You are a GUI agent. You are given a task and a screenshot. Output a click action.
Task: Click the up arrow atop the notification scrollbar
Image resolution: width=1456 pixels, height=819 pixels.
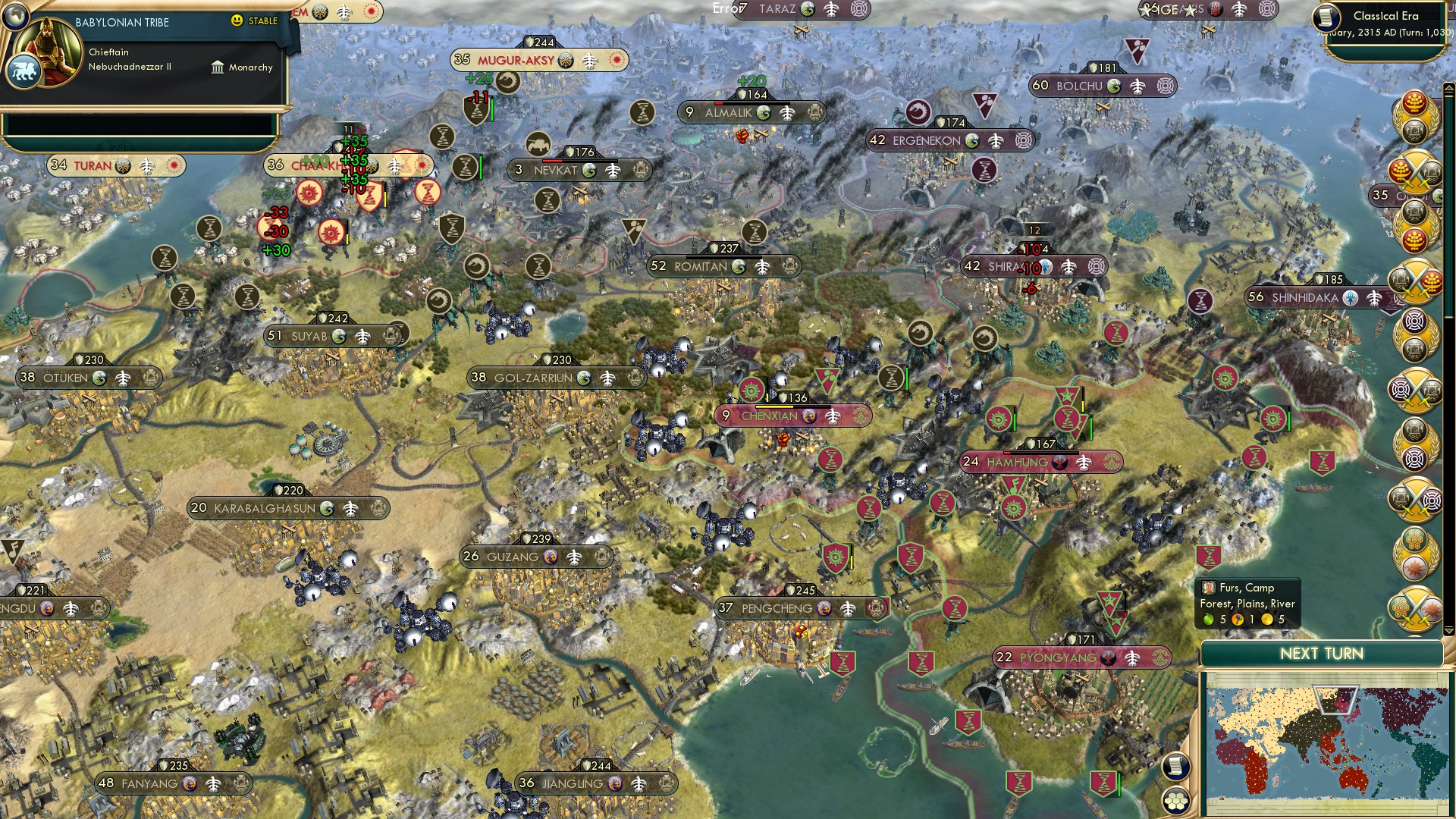(x=1448, y=86)
